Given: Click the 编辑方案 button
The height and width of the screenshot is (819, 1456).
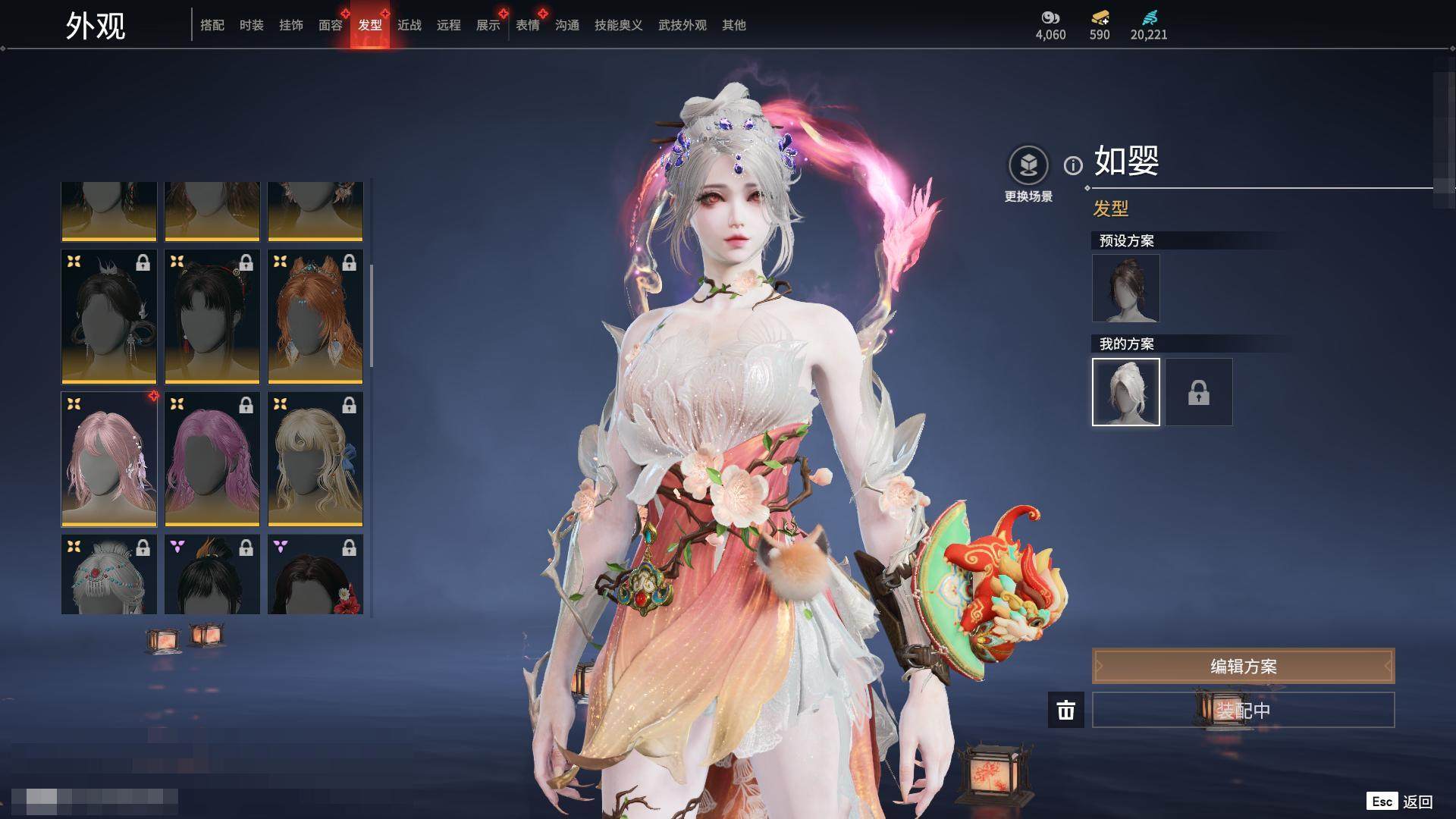Looking at the screenshot, I should tap(1243, 667).
